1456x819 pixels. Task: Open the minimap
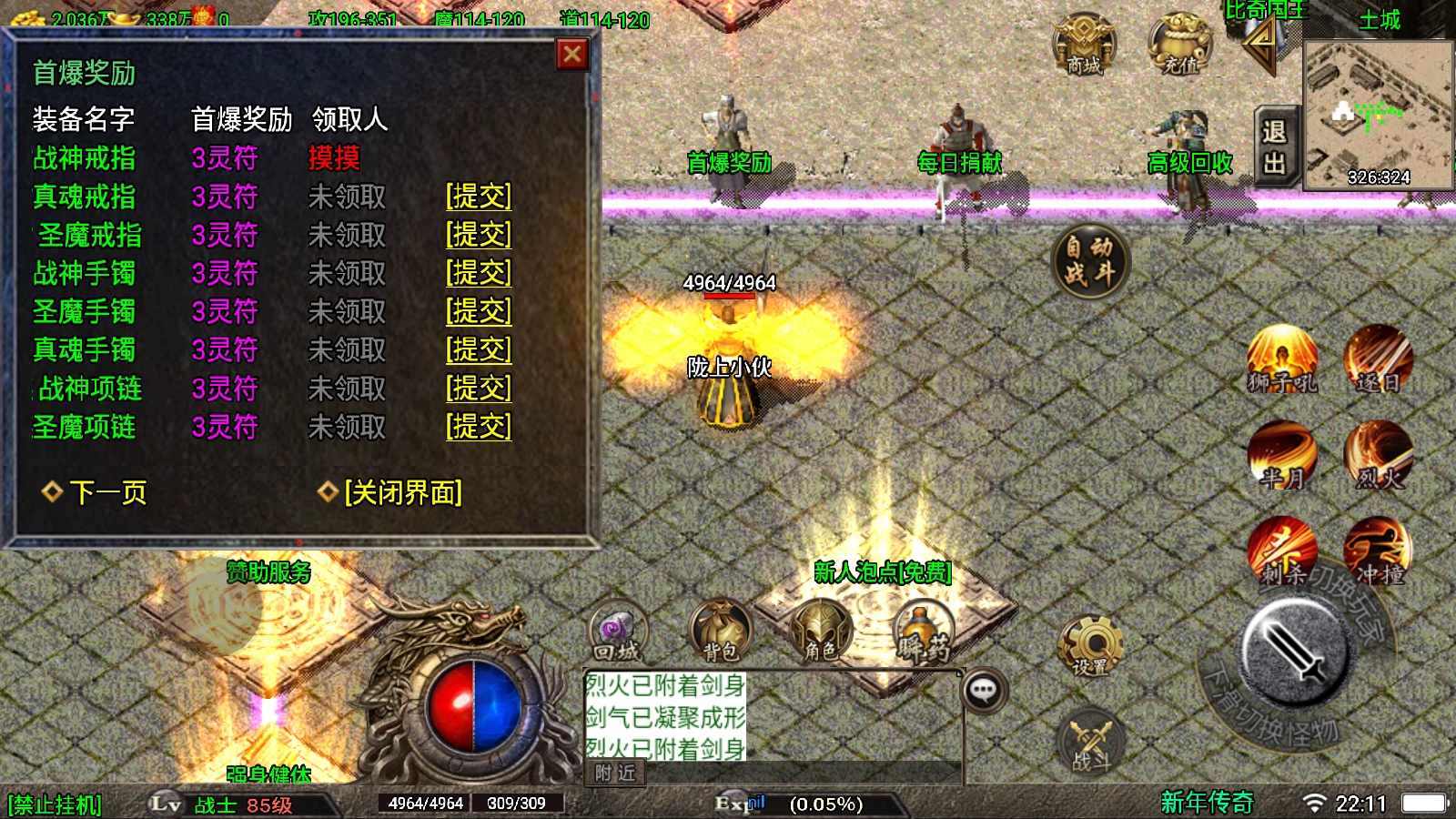[1379, 115]
